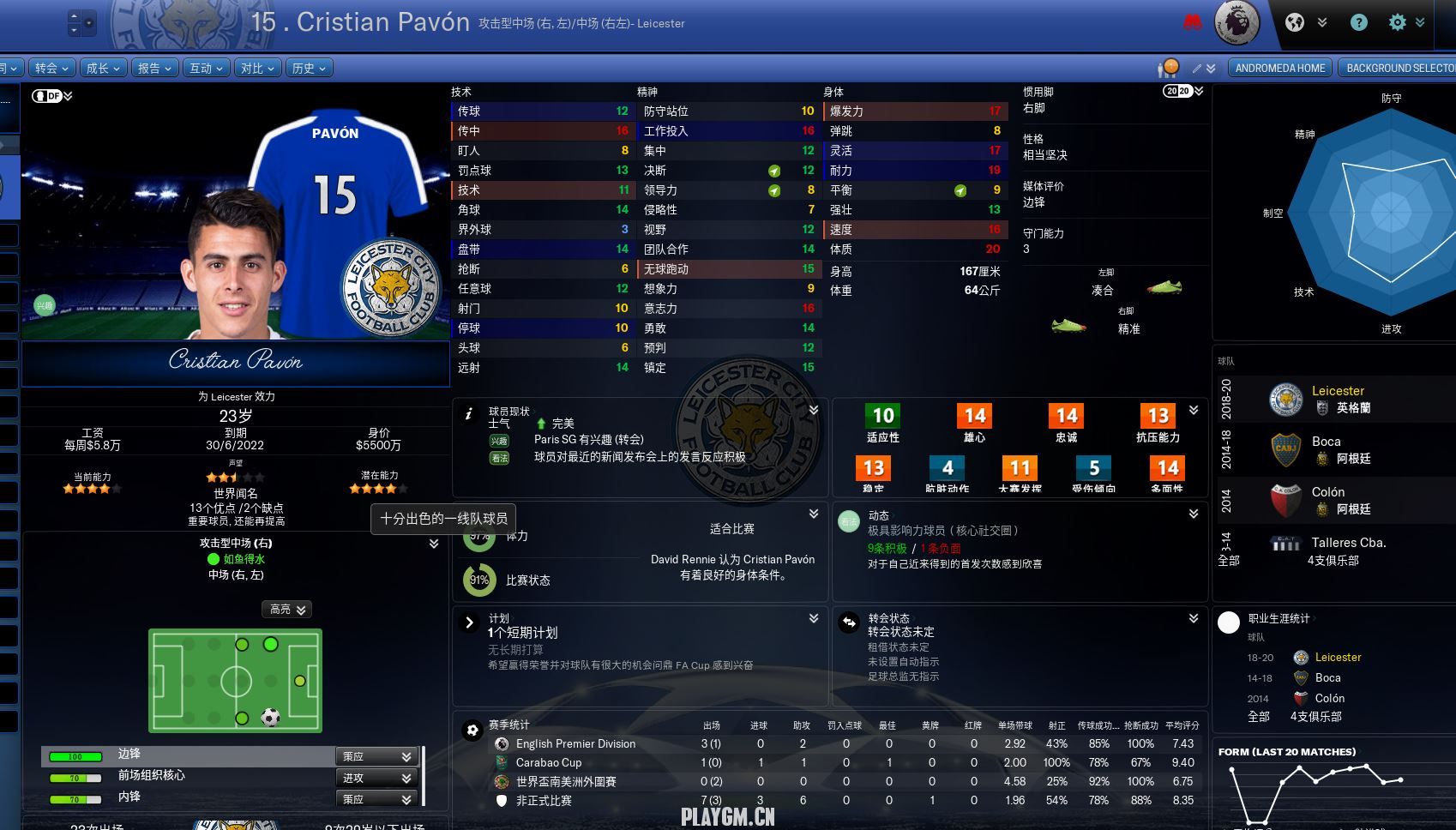
Task: Select the English Premier Division stats row
Action: click(x=575, y=744)
